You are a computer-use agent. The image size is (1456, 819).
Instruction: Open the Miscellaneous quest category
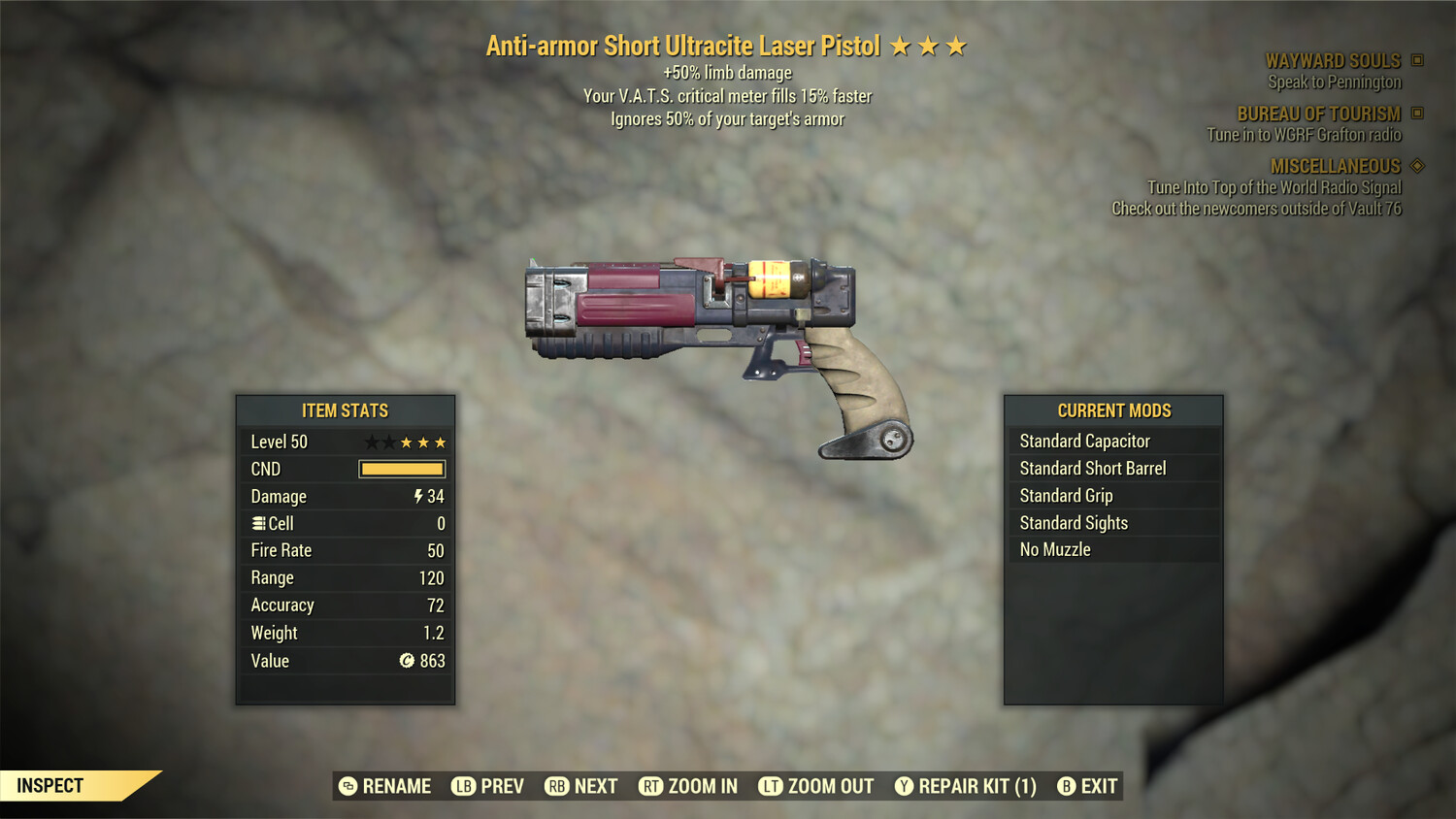tap(1336, 166)
